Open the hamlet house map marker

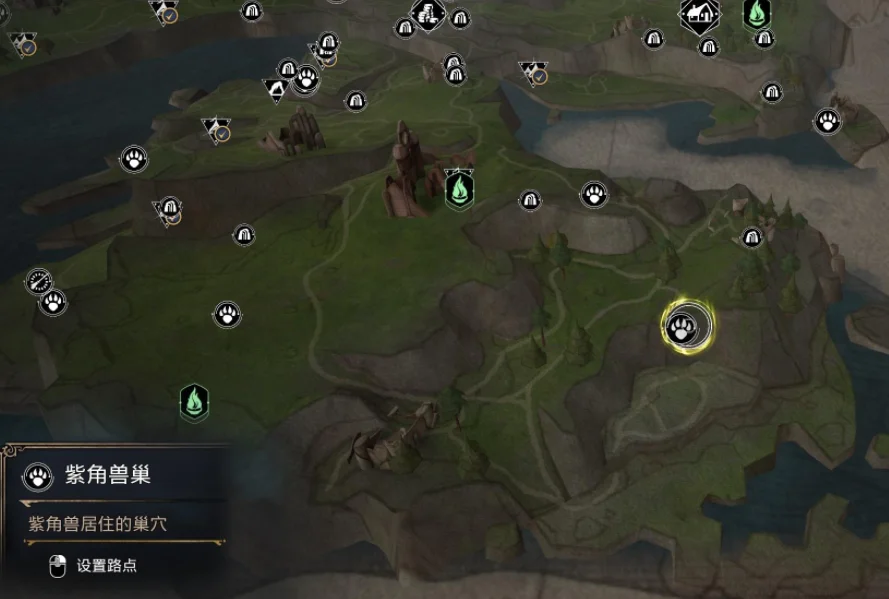698,14
